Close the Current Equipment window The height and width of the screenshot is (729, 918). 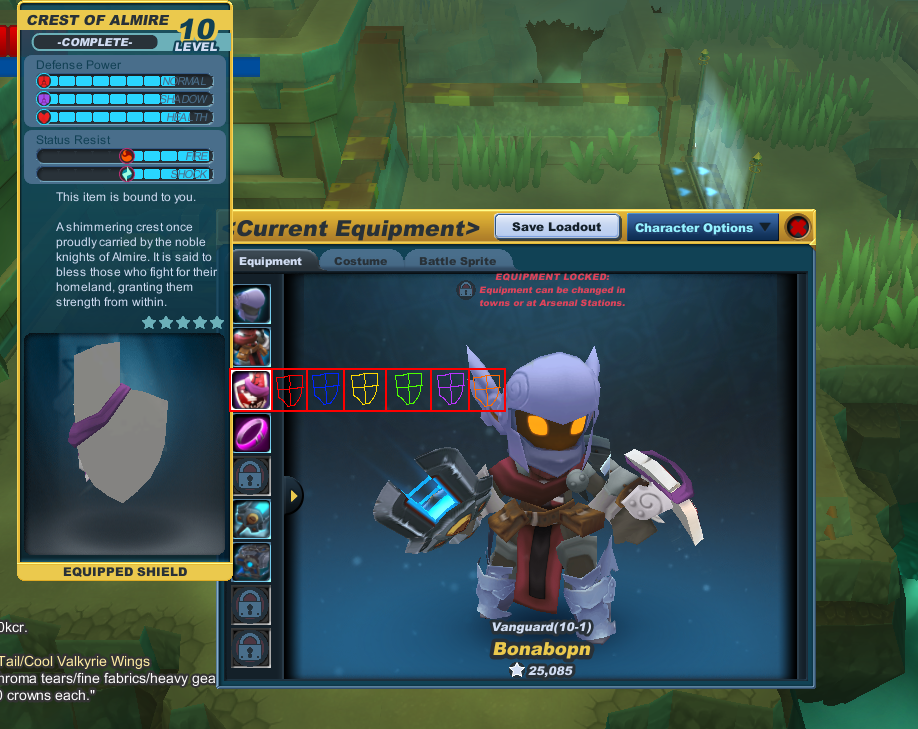click(798, 227)
